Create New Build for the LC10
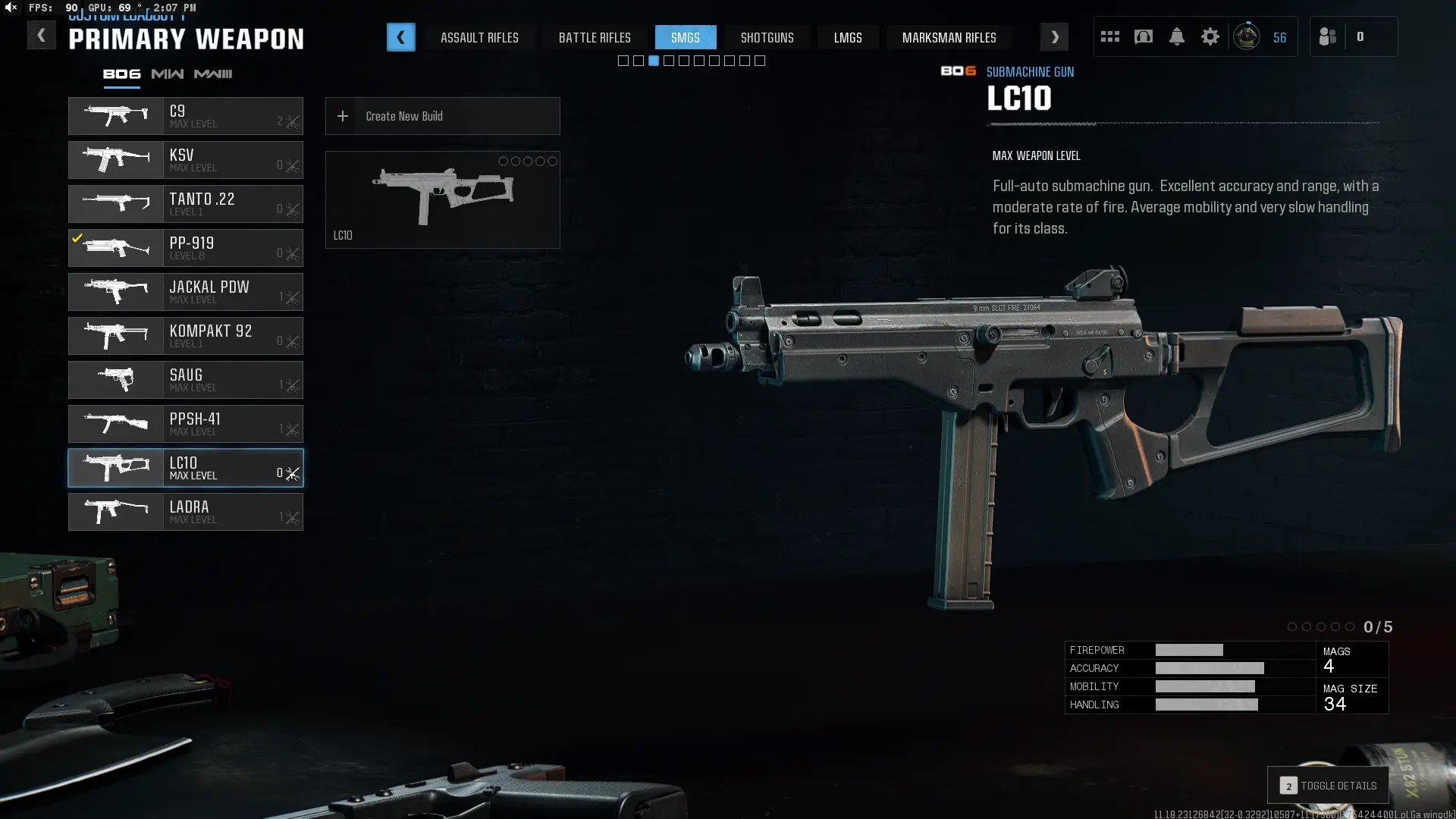Viewport: 1456px width, 819px height. coord(442,116)
